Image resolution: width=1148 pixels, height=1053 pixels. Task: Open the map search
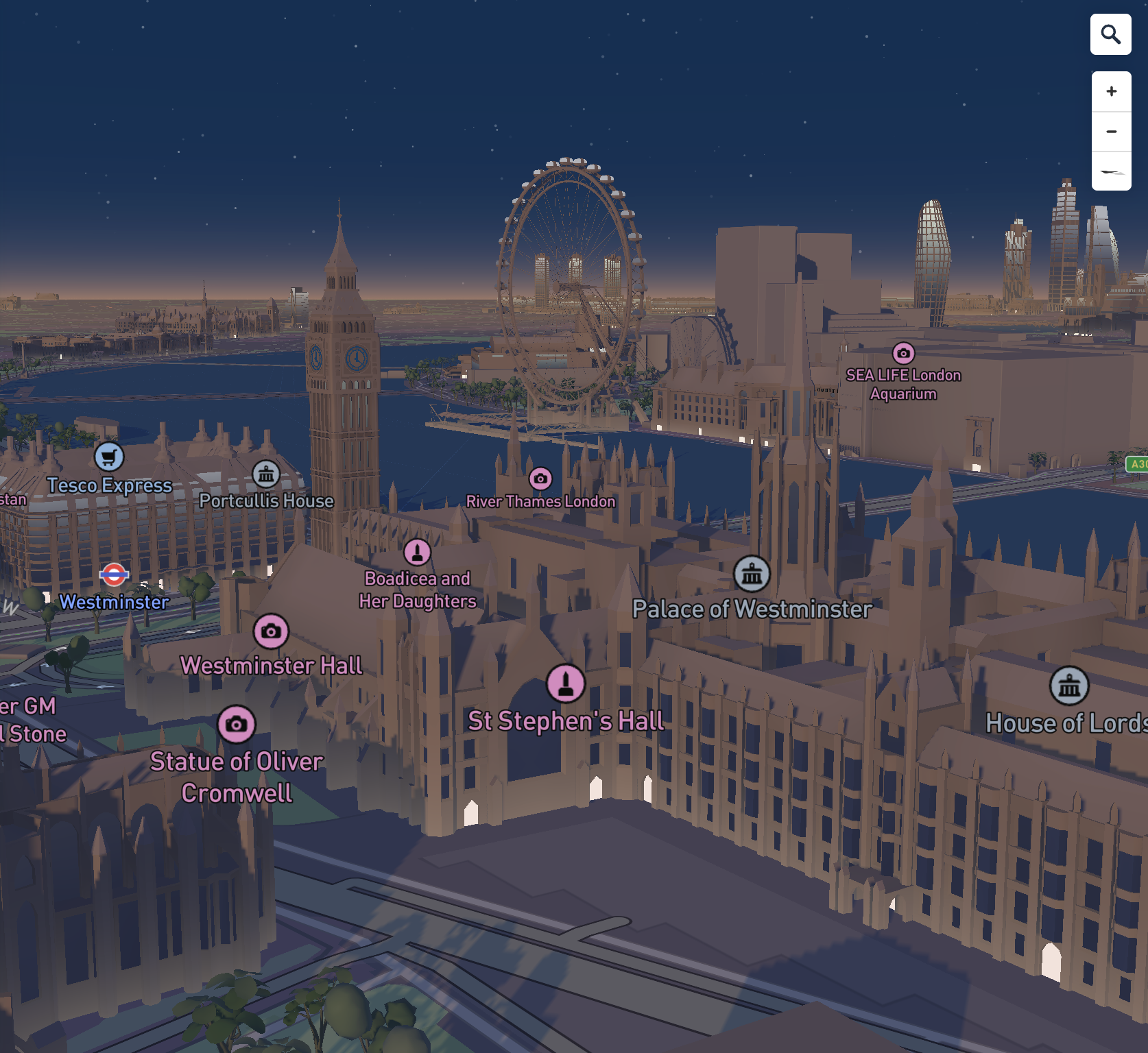pos(1110,34)
